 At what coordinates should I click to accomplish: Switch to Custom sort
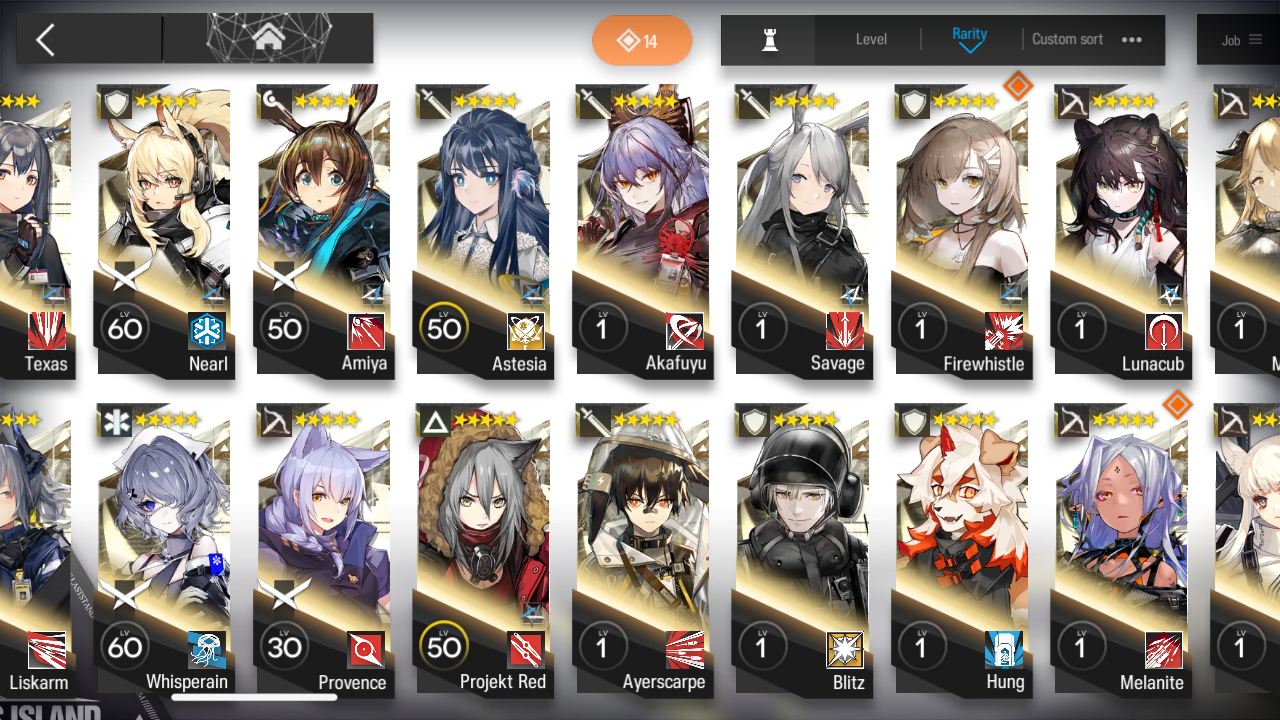click(x=1066, y=39)
